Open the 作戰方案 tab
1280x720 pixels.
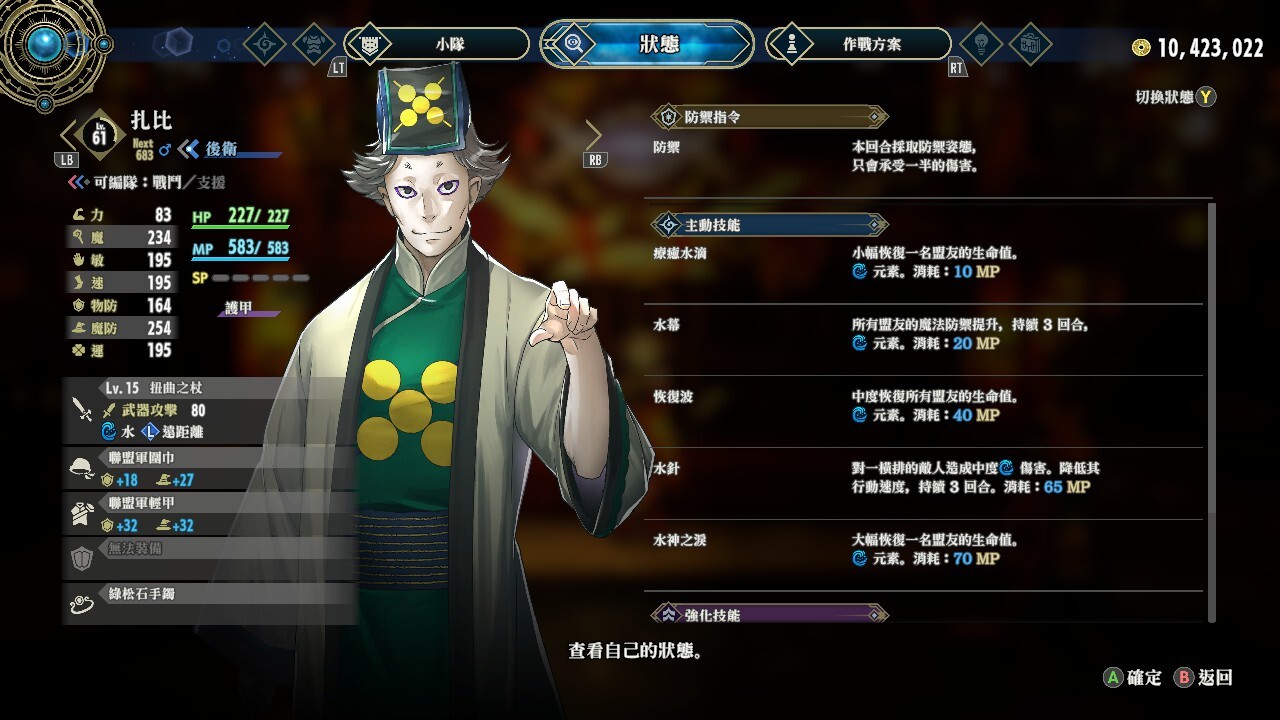[x=858, y=44]
